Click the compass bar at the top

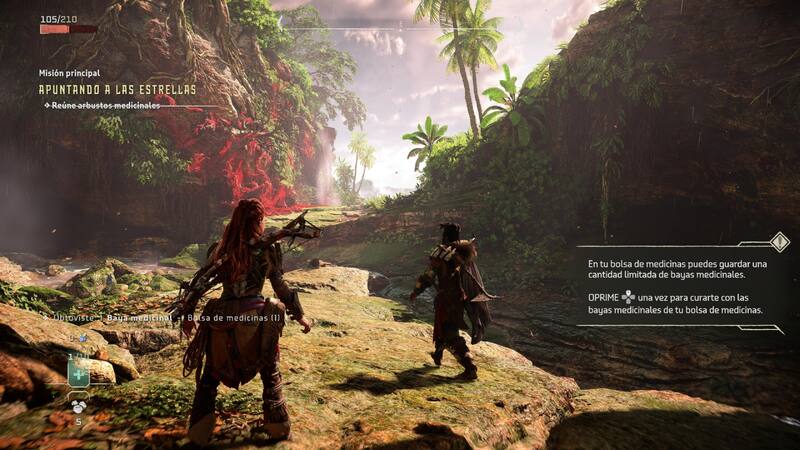[400, 30]
